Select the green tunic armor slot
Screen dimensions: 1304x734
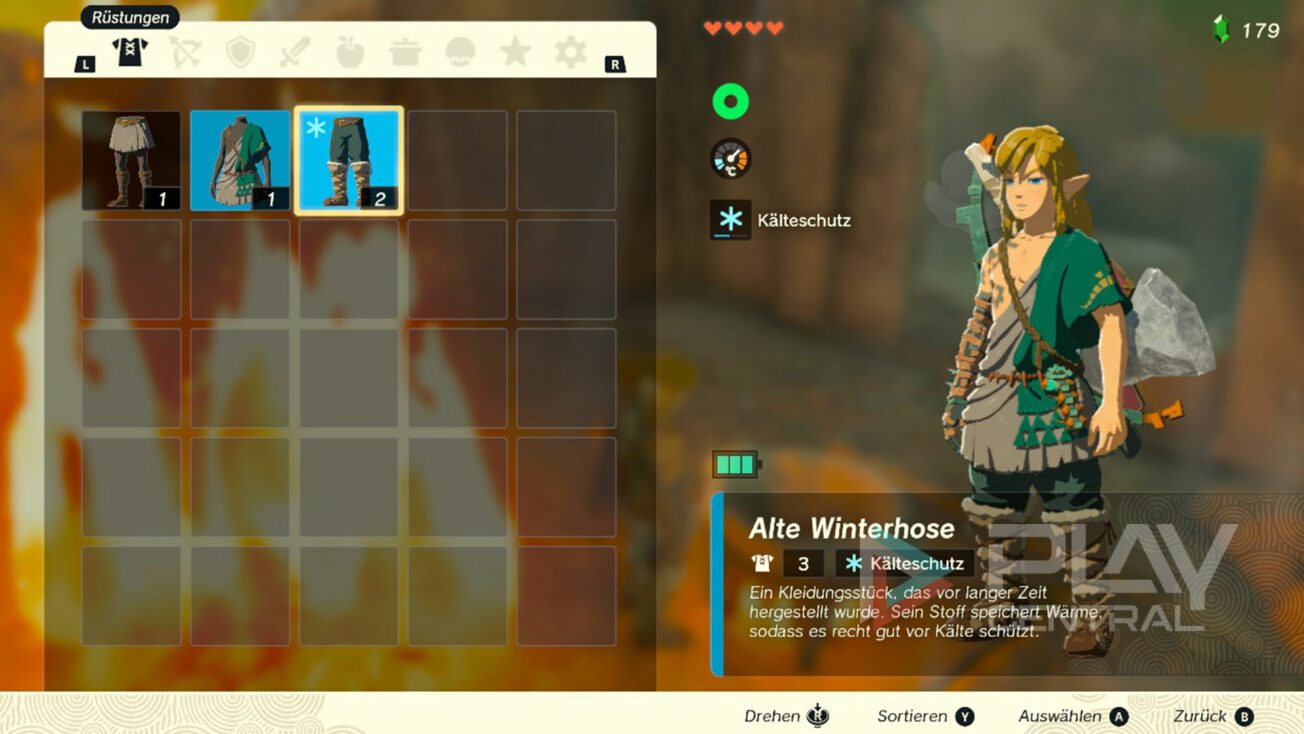pyautogui.click(x=239, y=160)
